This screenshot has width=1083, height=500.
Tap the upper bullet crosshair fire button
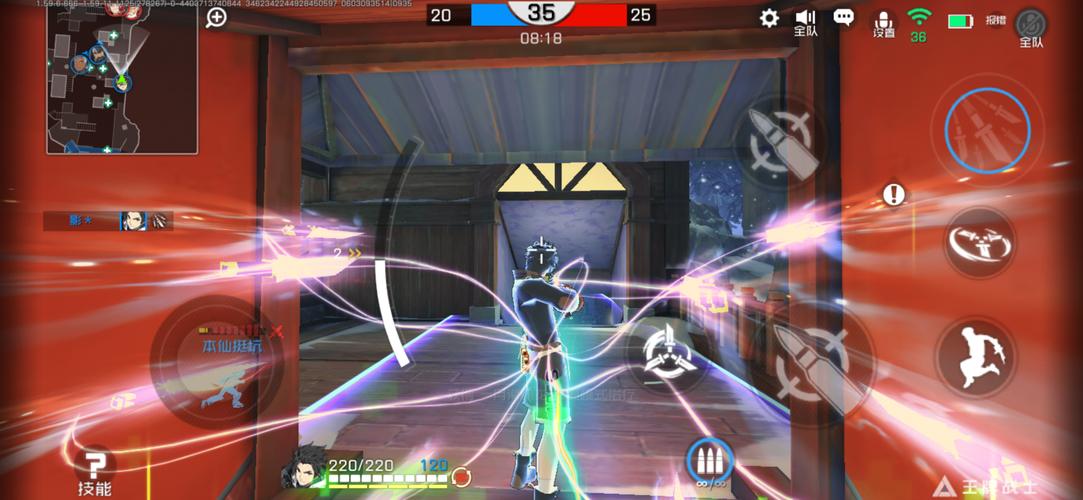point(782,141)
